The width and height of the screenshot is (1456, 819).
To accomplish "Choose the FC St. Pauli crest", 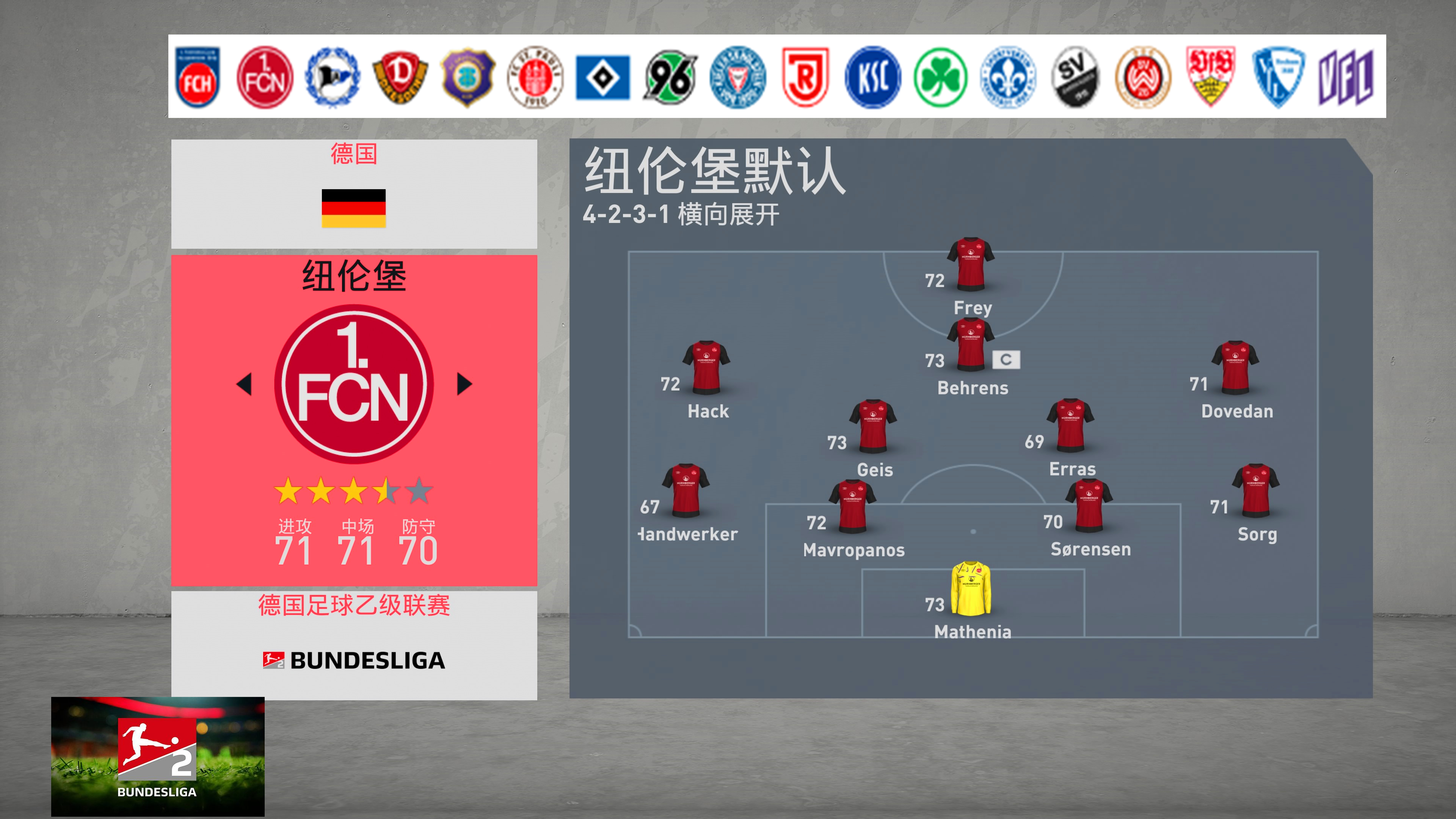I will point(535,77).
